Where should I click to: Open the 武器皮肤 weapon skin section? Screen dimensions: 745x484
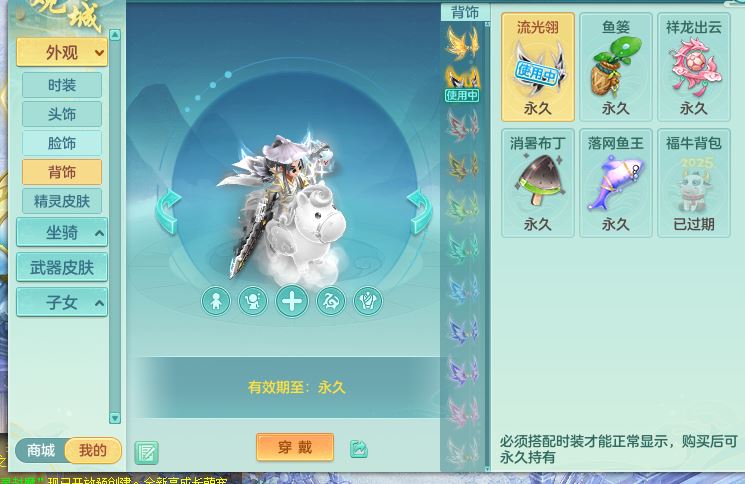62,267
